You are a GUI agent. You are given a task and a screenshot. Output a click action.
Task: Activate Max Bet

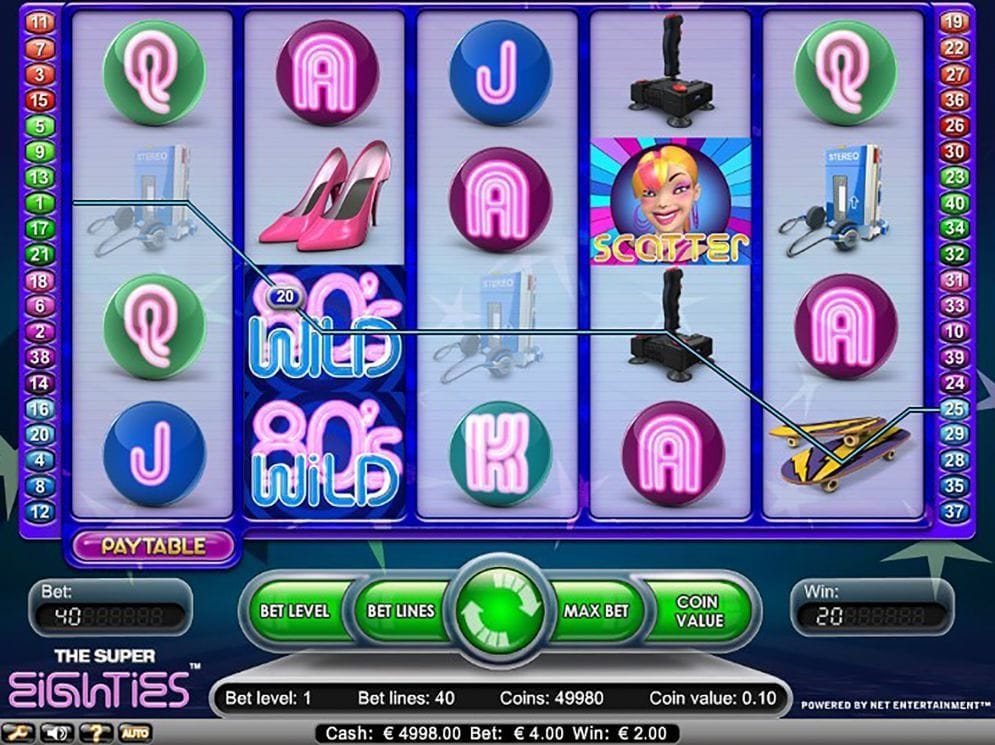[x=594, y=610]
